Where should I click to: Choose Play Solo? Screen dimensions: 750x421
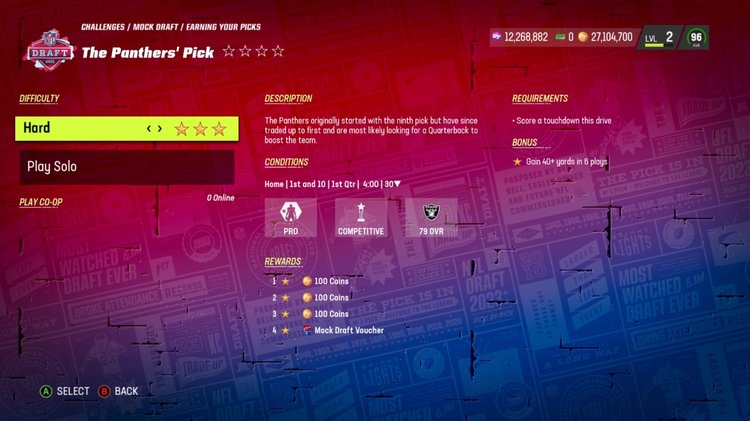127,167
